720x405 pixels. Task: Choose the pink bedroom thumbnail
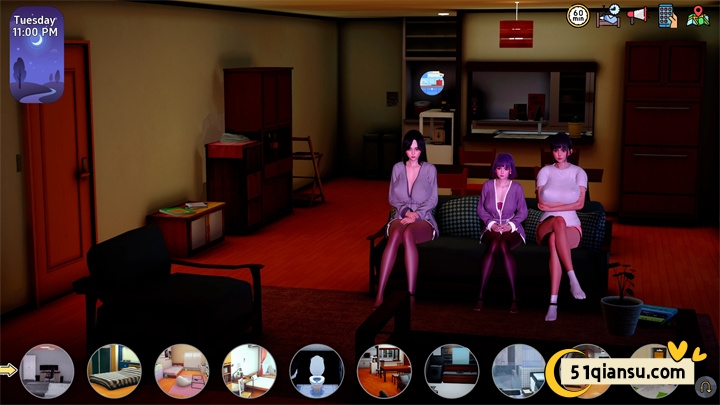181,371
